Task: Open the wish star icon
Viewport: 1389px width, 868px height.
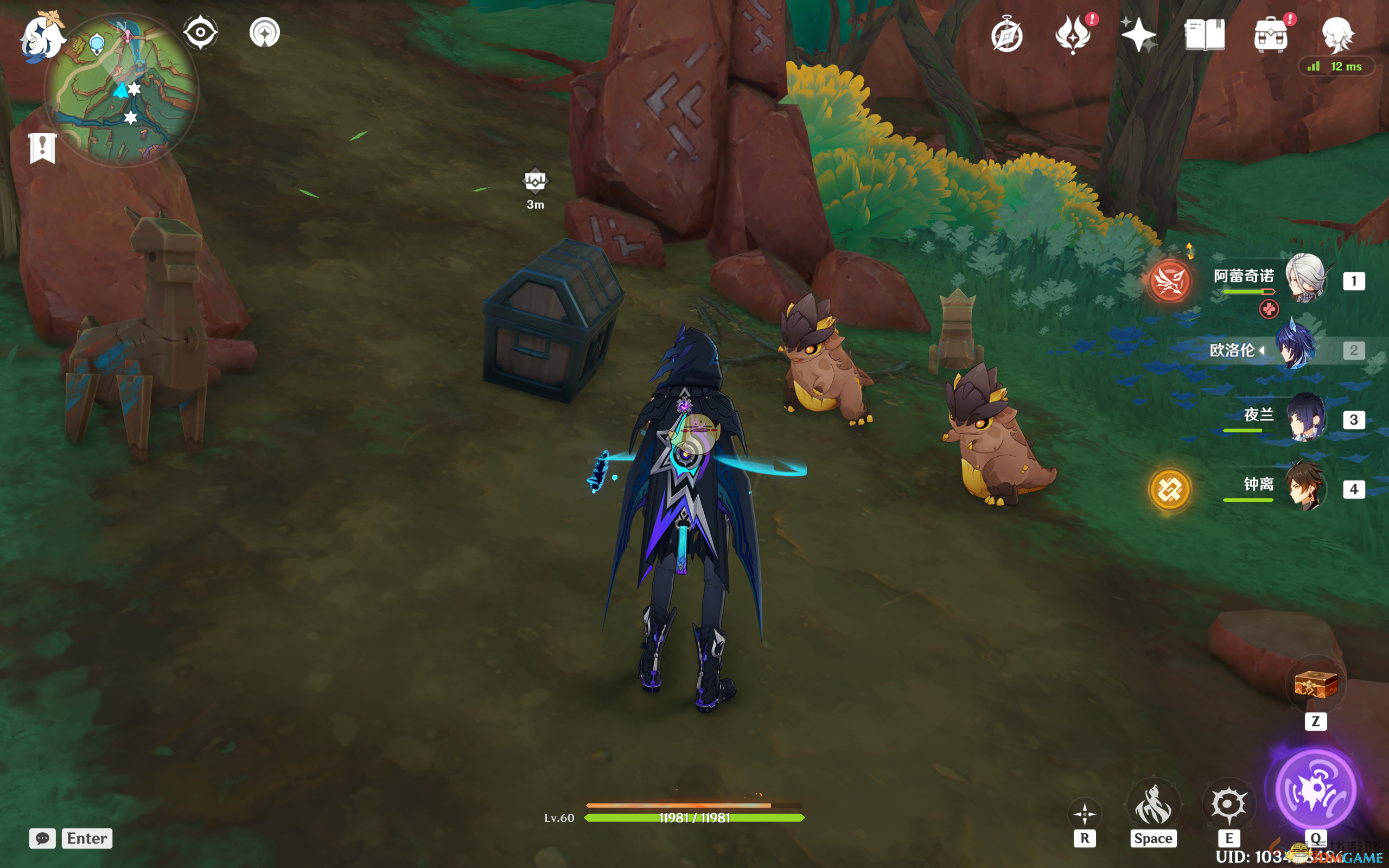Action: [1138, 34]
